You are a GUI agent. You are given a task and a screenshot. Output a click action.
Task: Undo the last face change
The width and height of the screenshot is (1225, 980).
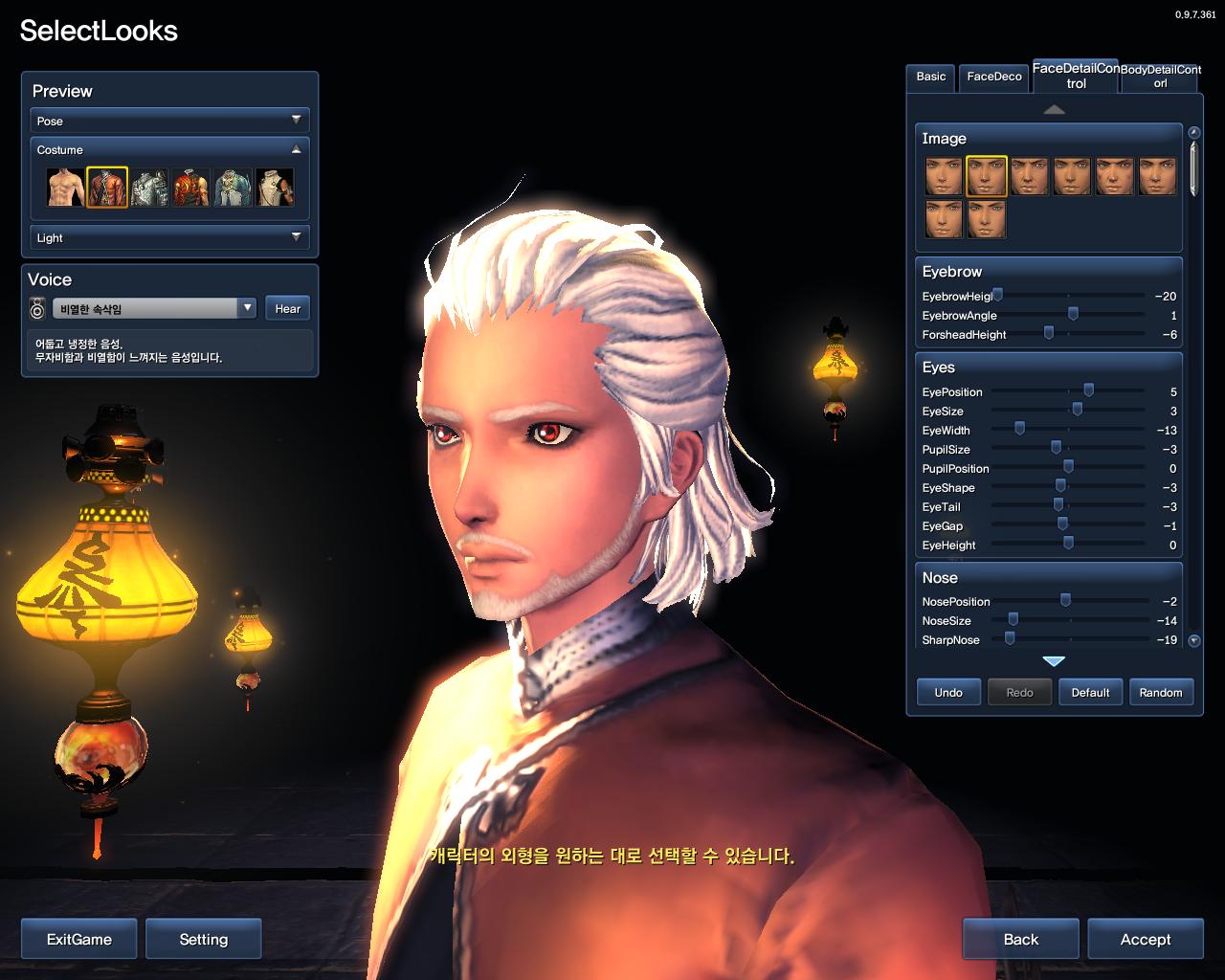(947, 692)
